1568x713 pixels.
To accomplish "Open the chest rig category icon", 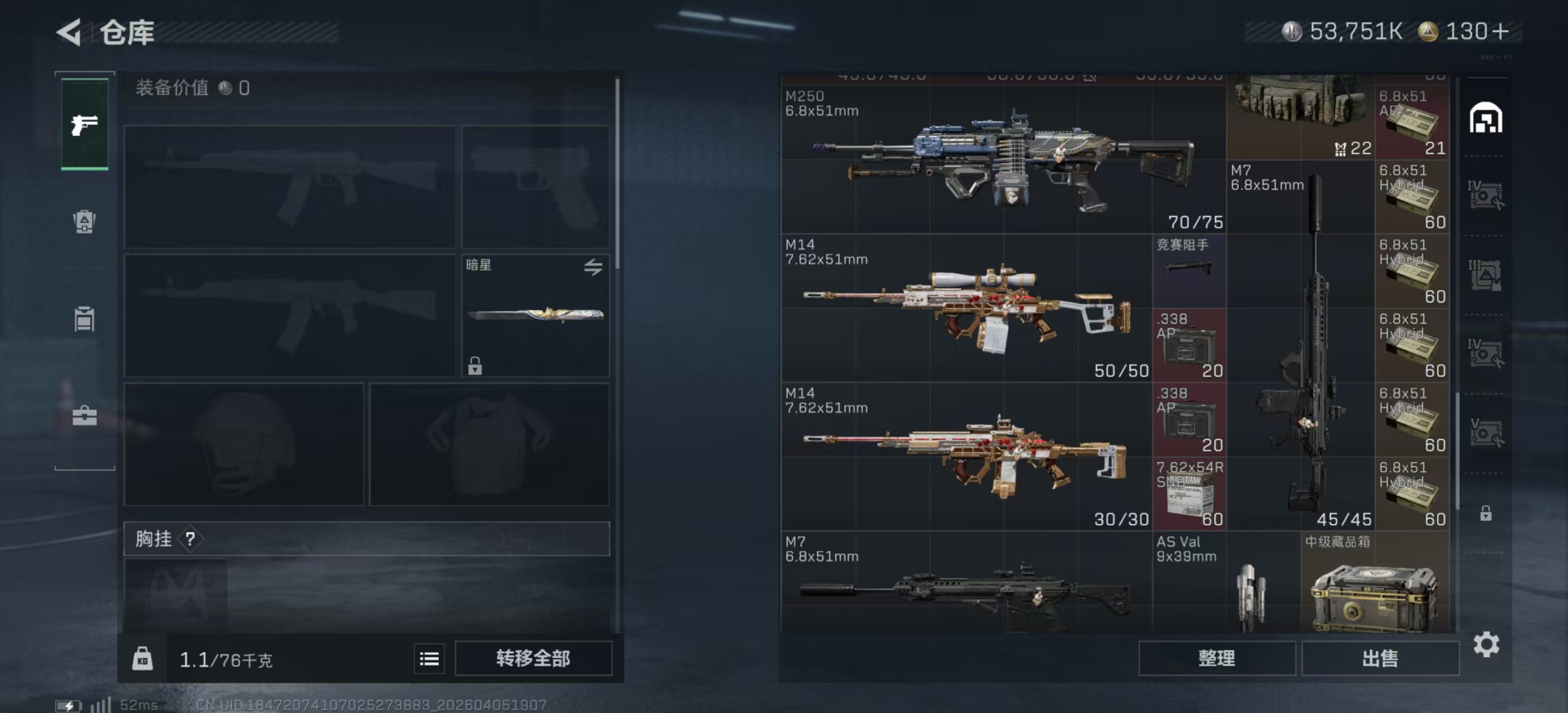I will 85,320.
